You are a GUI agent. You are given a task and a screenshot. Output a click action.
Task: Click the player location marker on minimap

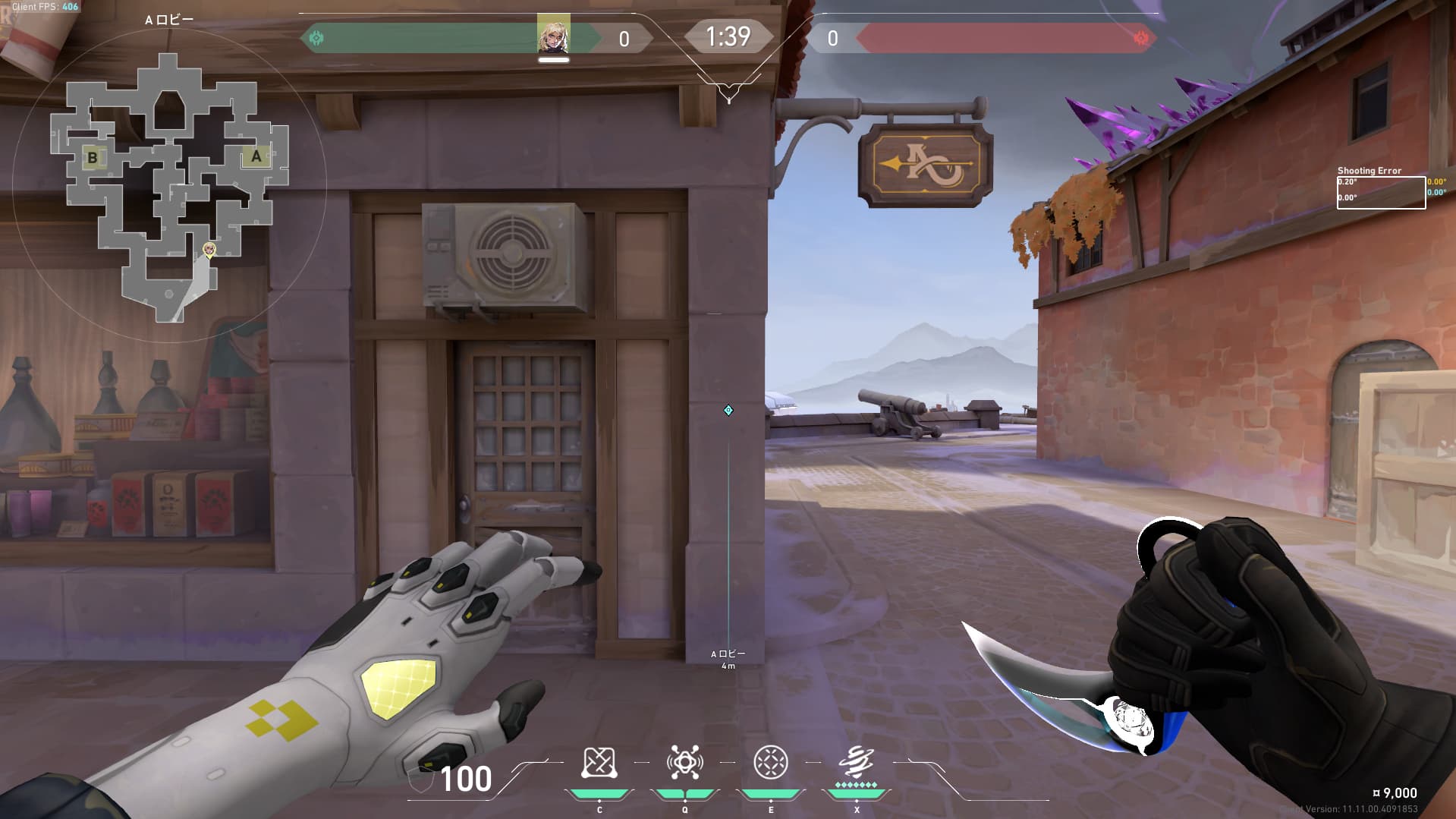coord(209,249)
